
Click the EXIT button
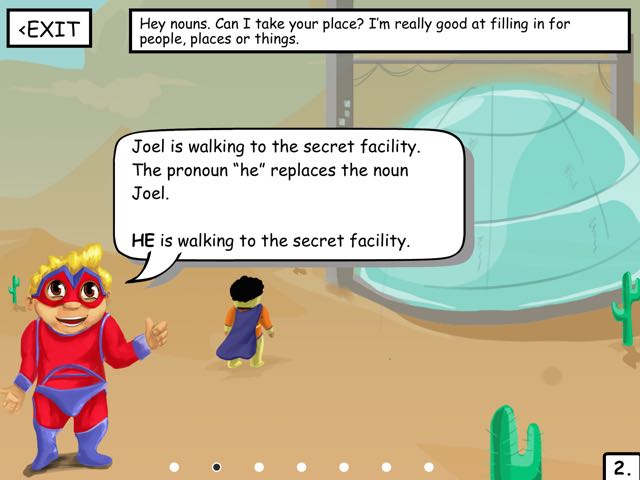(x=49, y=29)
